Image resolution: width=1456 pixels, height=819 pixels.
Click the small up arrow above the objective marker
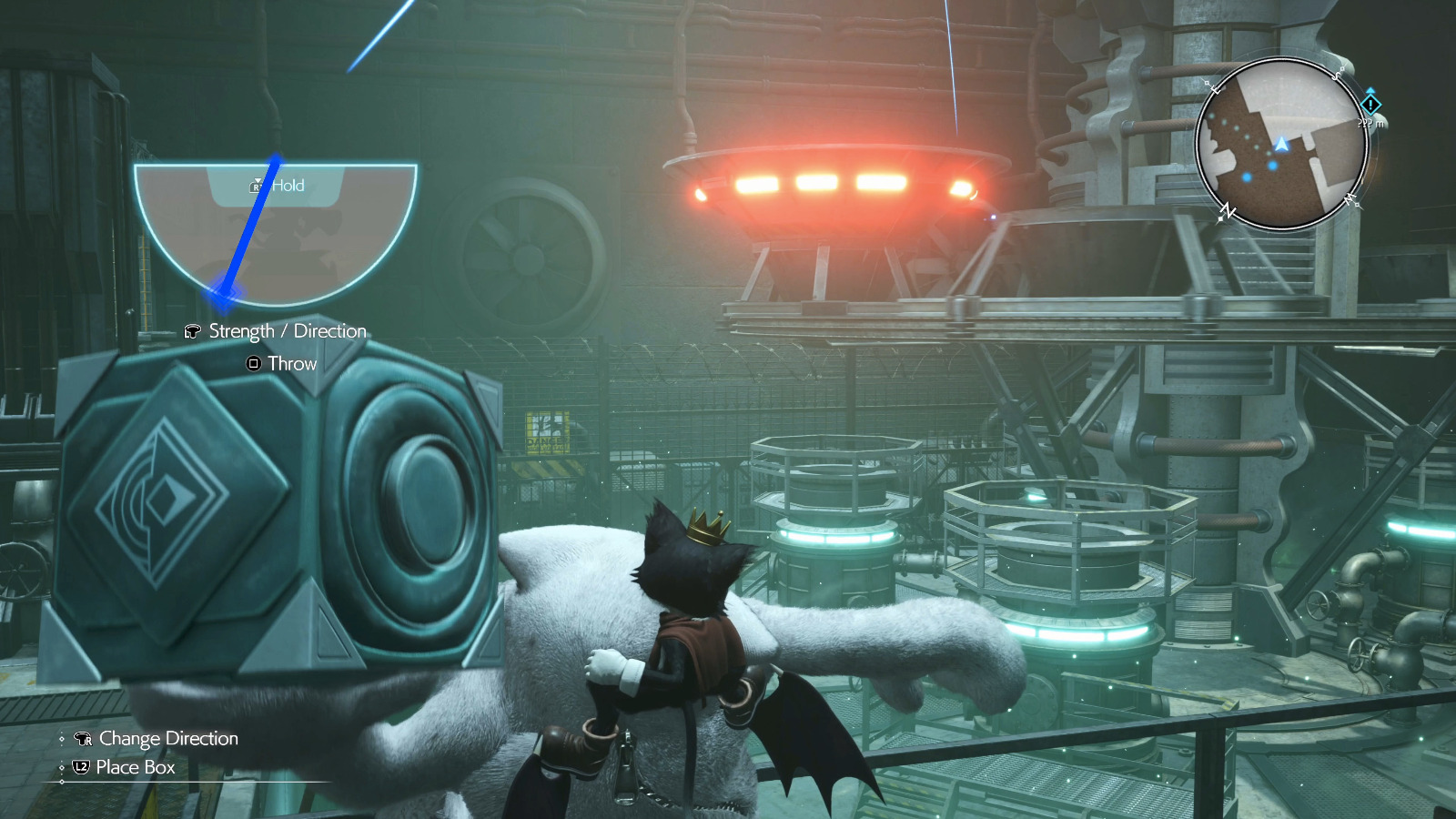pos(1370,90)
